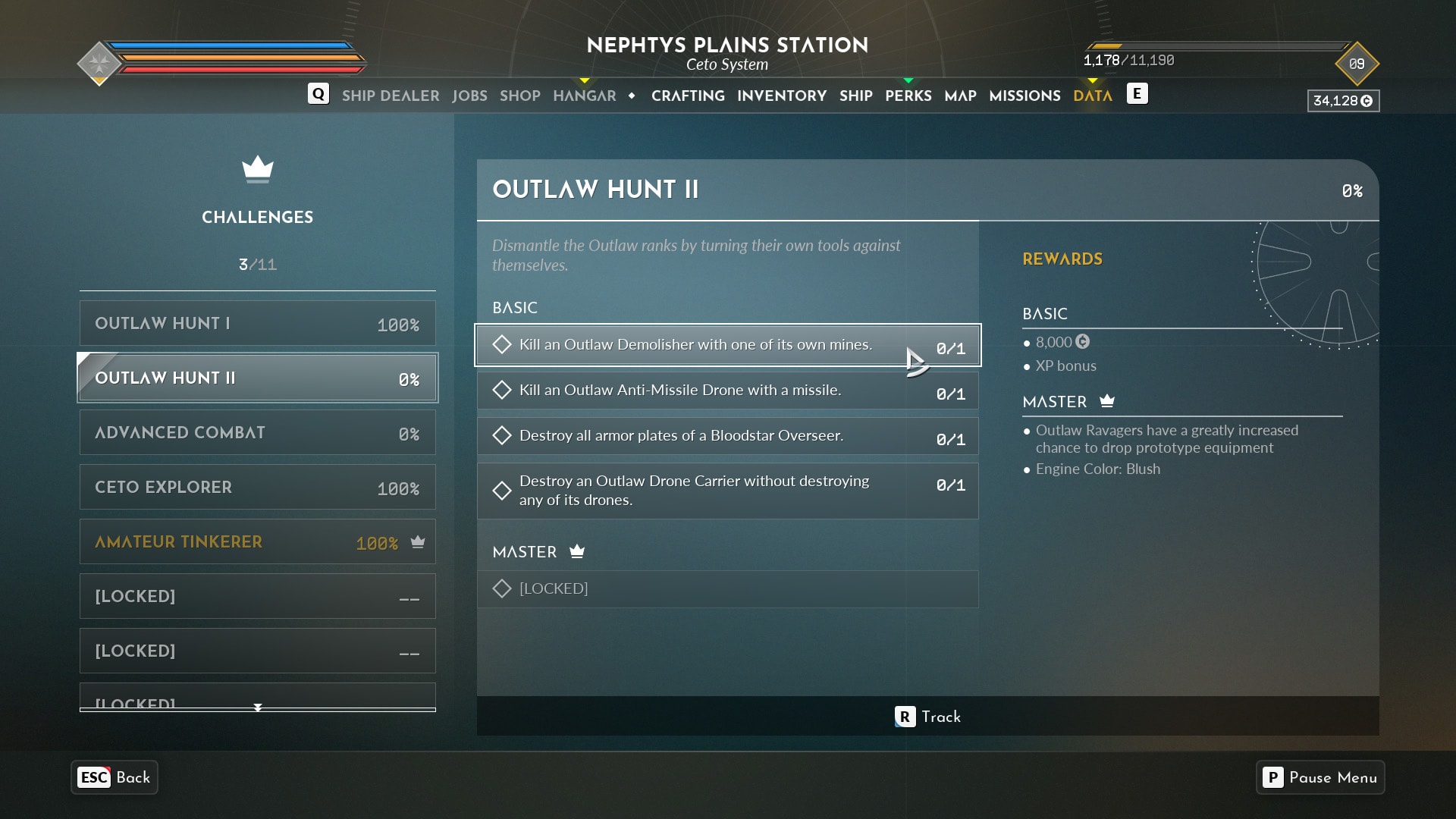Go to the Hangar tab
Image resolution: width=1456 pixels, height=819 pixels.
click(584, 96)
